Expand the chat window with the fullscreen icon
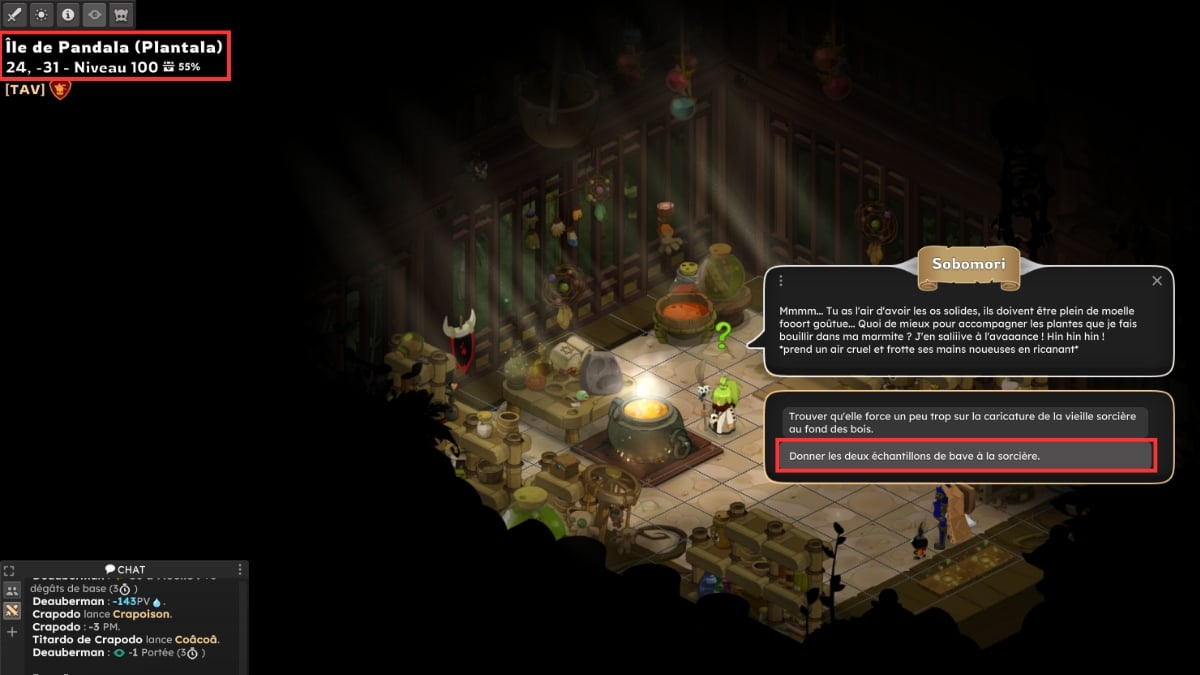The height and width of the screenshot is (675, 1200). click(x=9, y=570)
